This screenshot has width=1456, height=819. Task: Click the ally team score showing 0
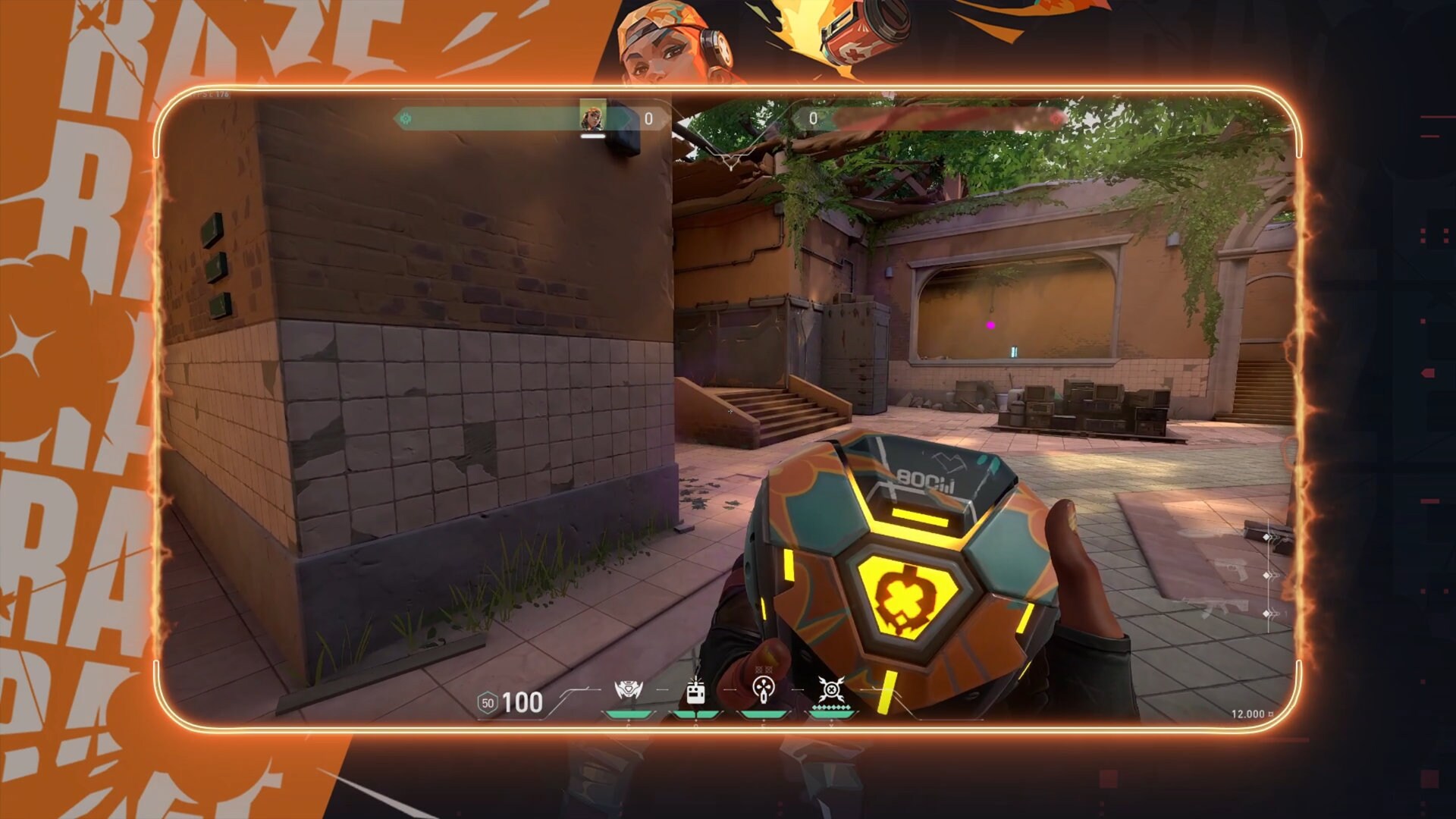[648, 119]
